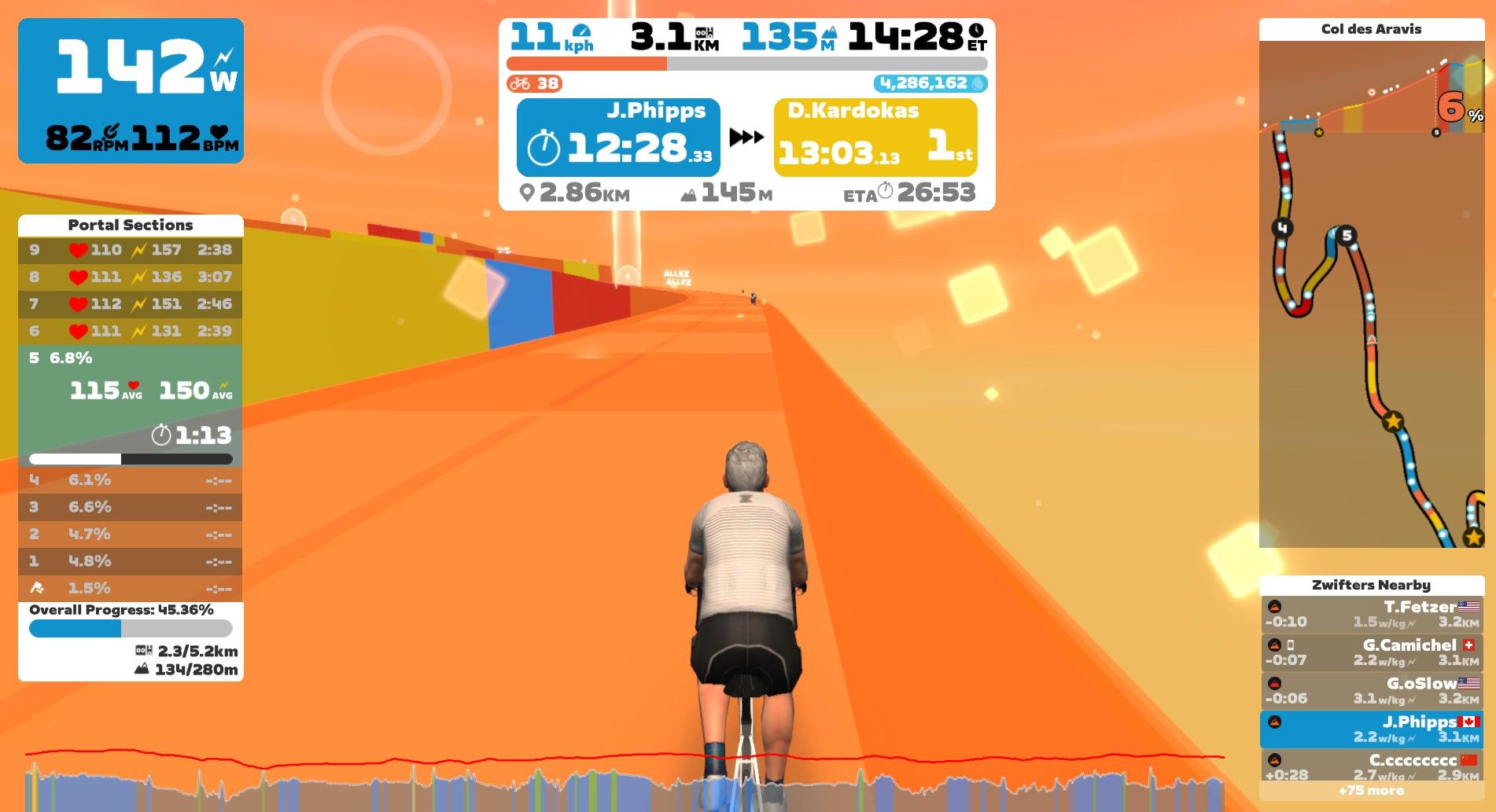Click the ETA clock icon
The image size is (1496, 812).
coord(888,191)
